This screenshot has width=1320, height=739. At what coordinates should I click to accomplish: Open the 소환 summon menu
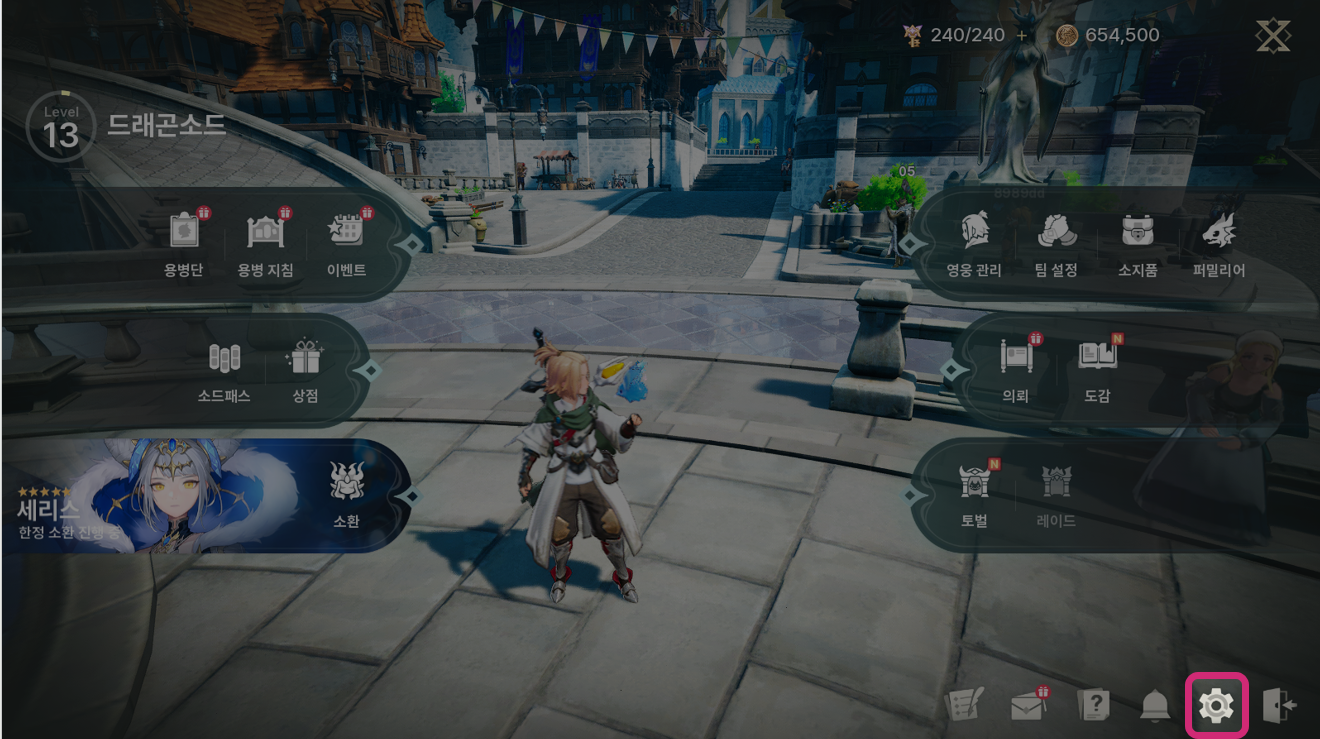[346, 494]
